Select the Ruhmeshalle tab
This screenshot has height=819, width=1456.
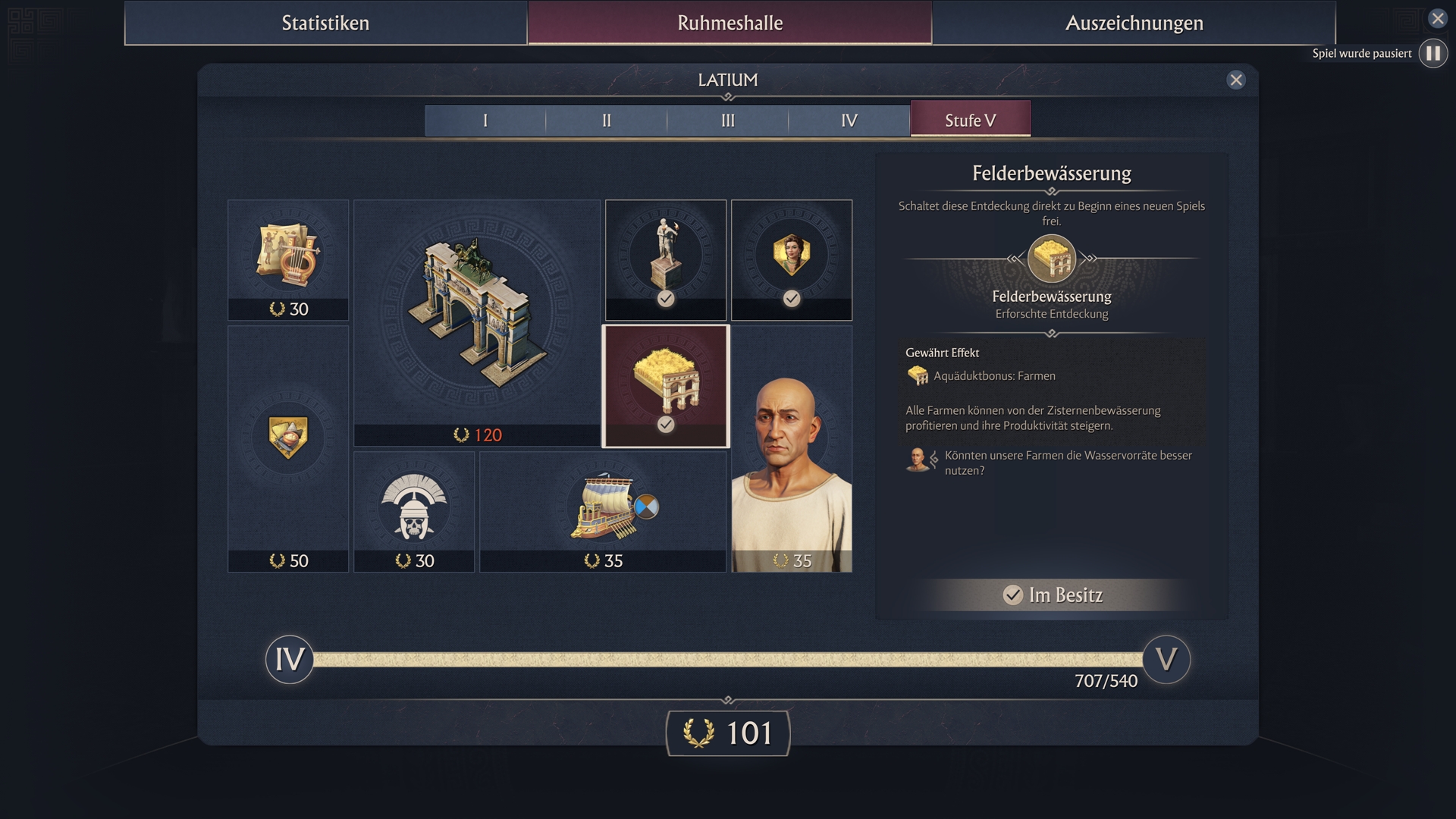tap(730, 23)
